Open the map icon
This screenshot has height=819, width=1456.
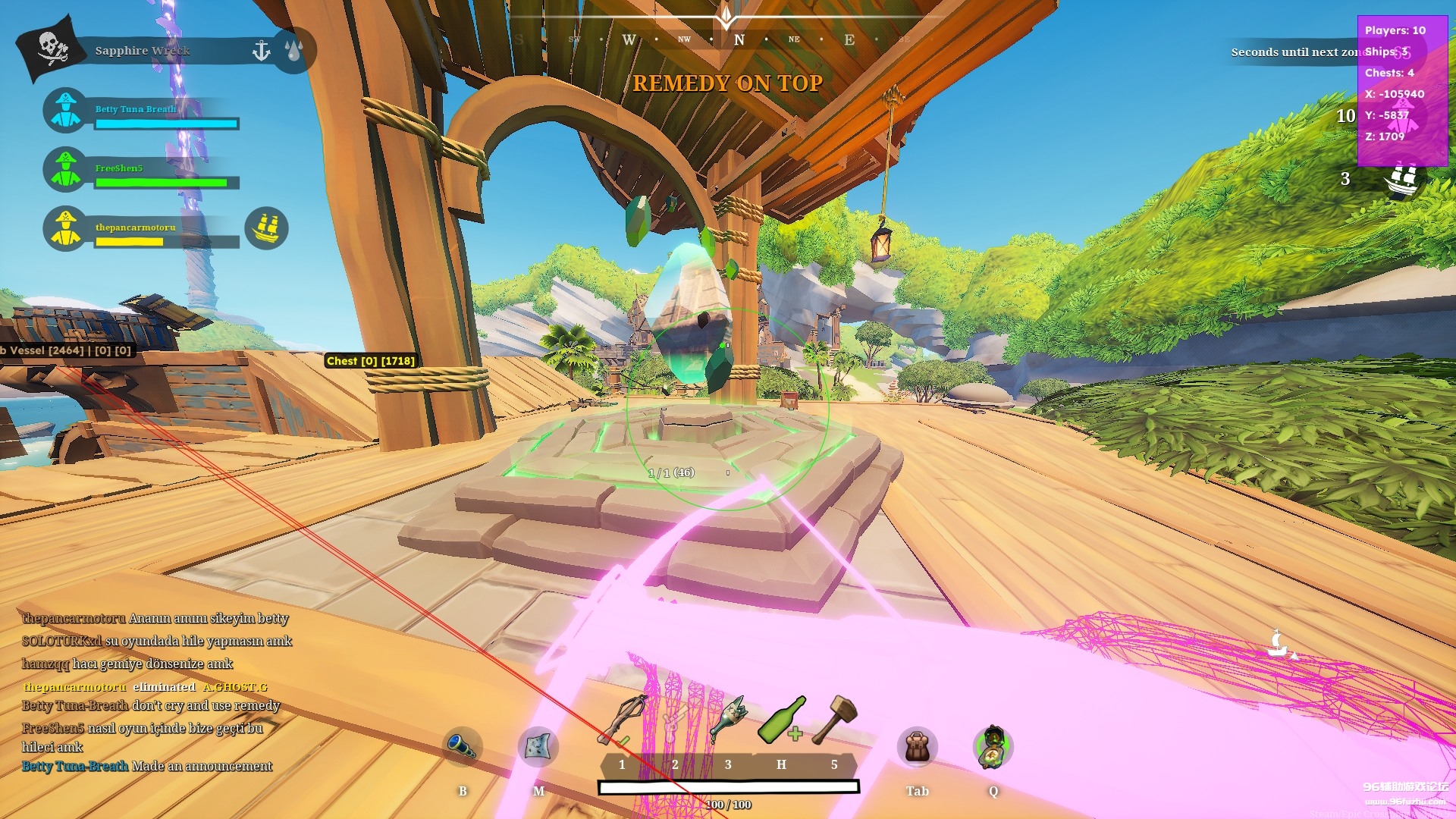(x=538, y=746)
